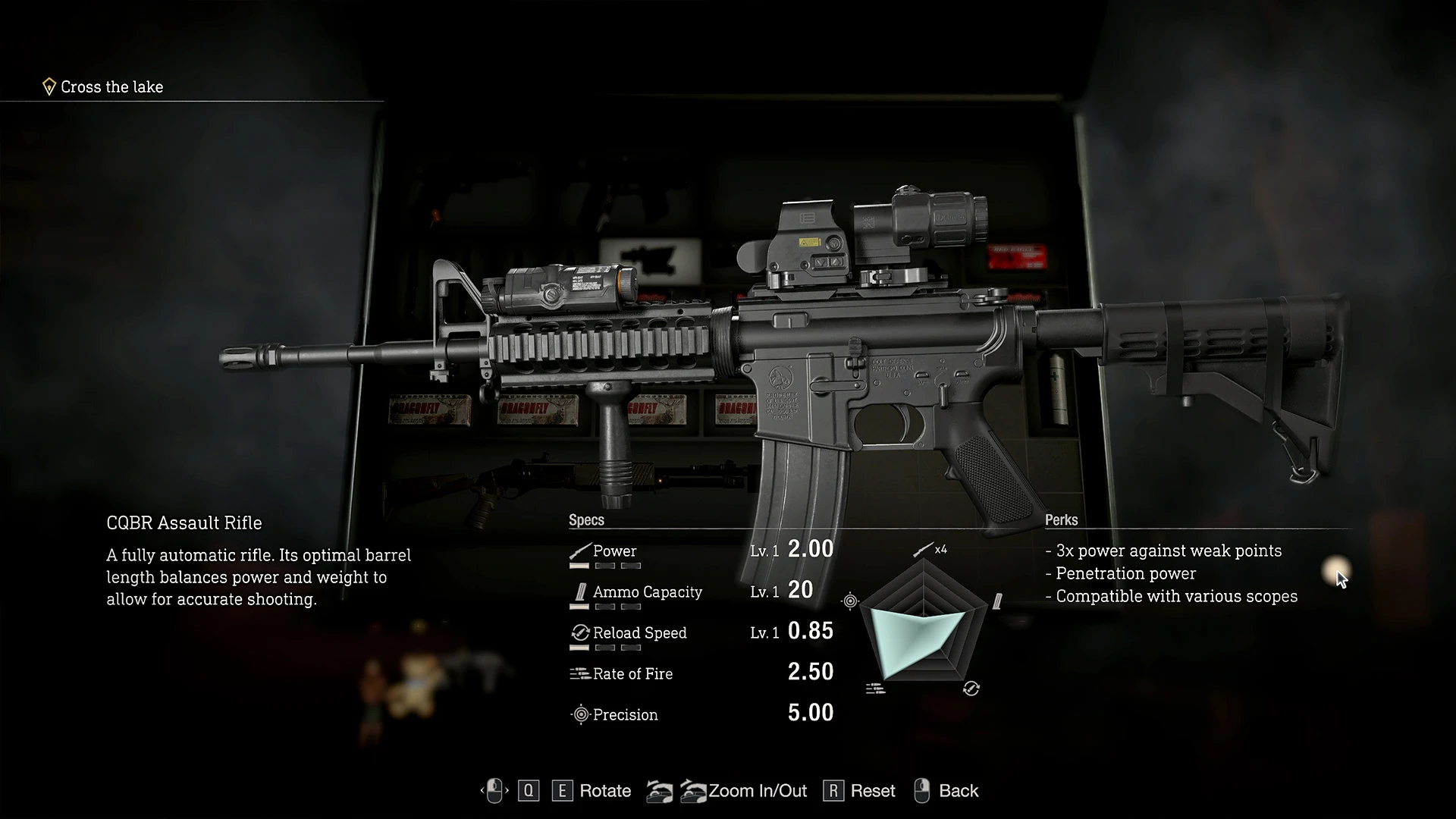The height and width of the screenshot is (819, 1456).
Task: Select the Rotate control label
Action: click(604, 791)
